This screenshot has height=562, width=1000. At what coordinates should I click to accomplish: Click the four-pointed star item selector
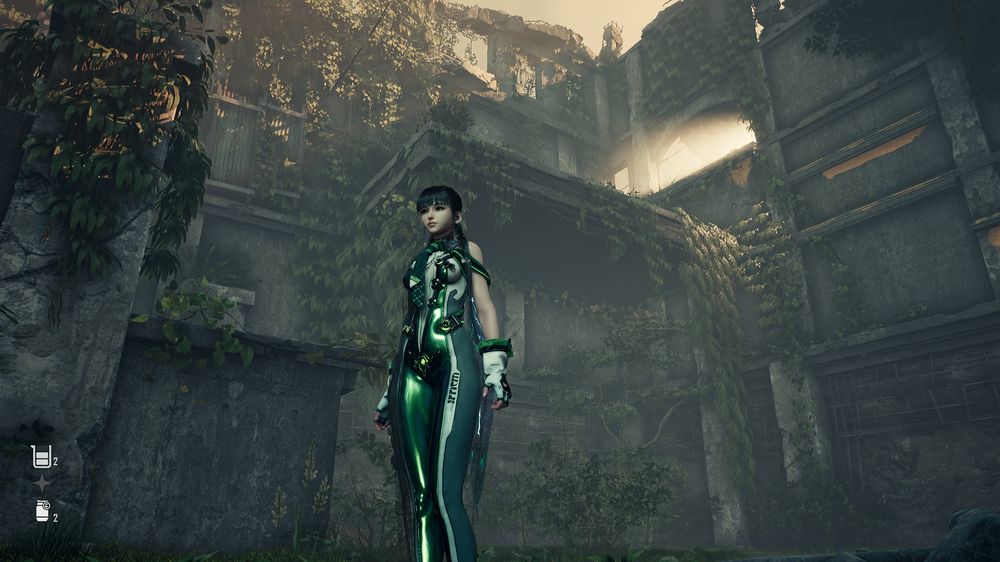42,484
